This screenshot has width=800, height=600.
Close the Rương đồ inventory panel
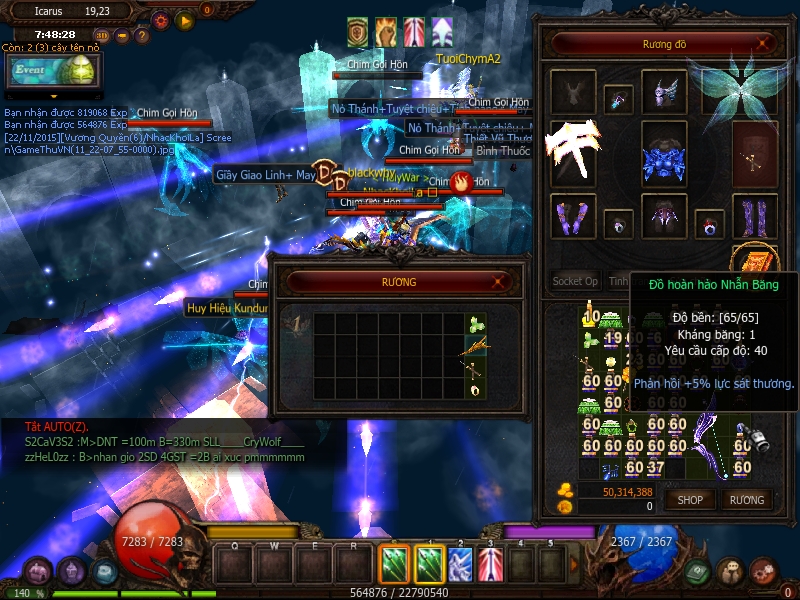click(x=764, y=44)
